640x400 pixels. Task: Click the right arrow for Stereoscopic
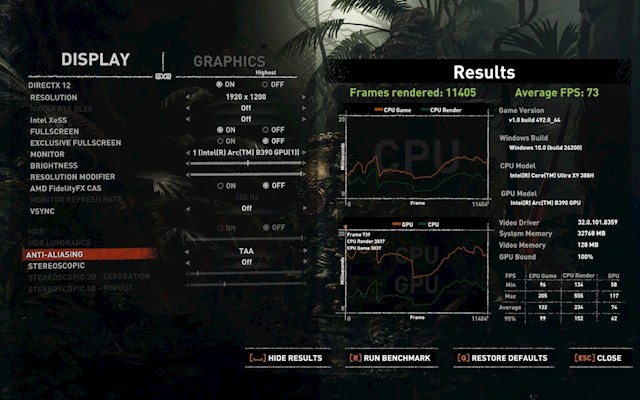click(x=304, y=262)
